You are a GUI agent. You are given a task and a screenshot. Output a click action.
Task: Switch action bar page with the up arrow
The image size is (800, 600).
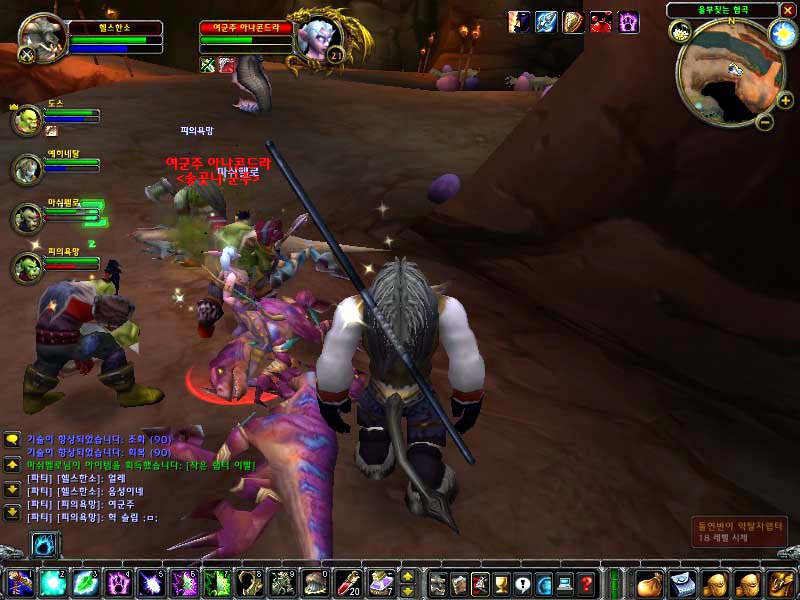point(408,575)
